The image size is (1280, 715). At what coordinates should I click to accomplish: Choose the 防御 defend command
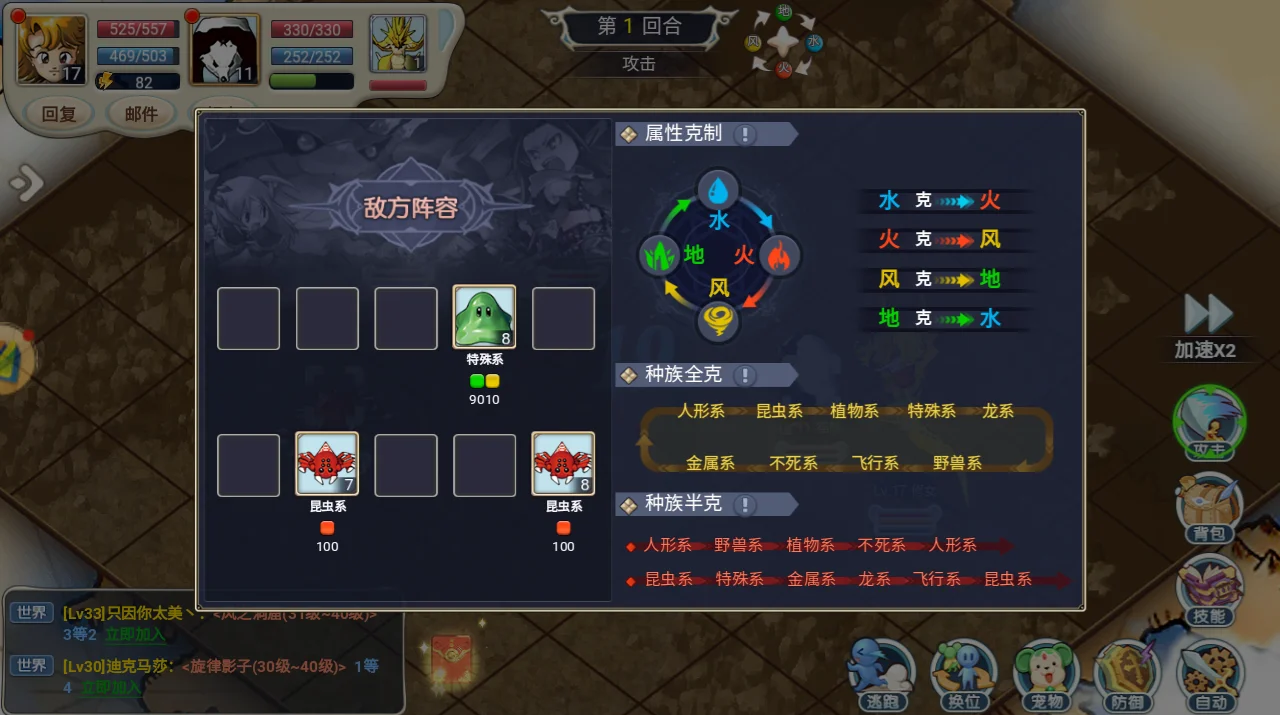[x=1128, y=672]
